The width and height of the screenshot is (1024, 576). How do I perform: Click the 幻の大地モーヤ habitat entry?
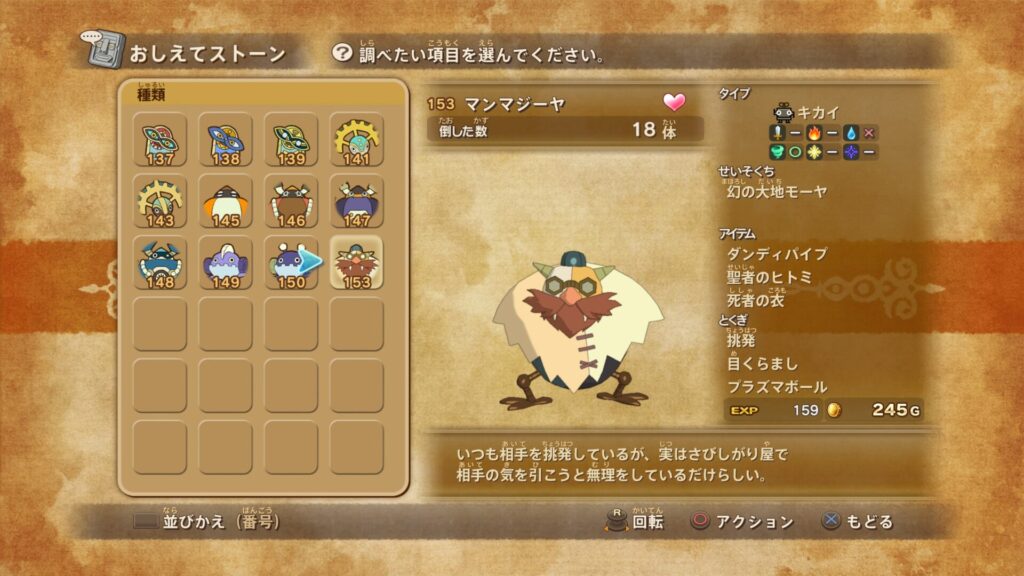777,191
